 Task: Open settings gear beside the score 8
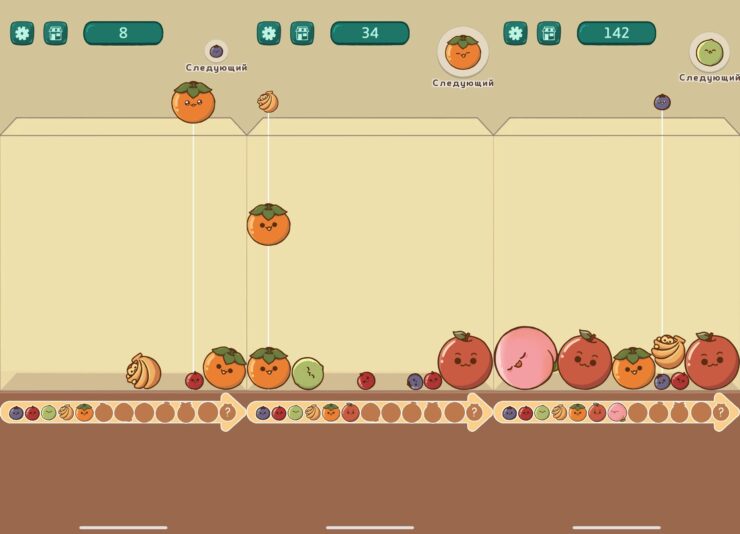pyautogui.click(x=22, y=33)
